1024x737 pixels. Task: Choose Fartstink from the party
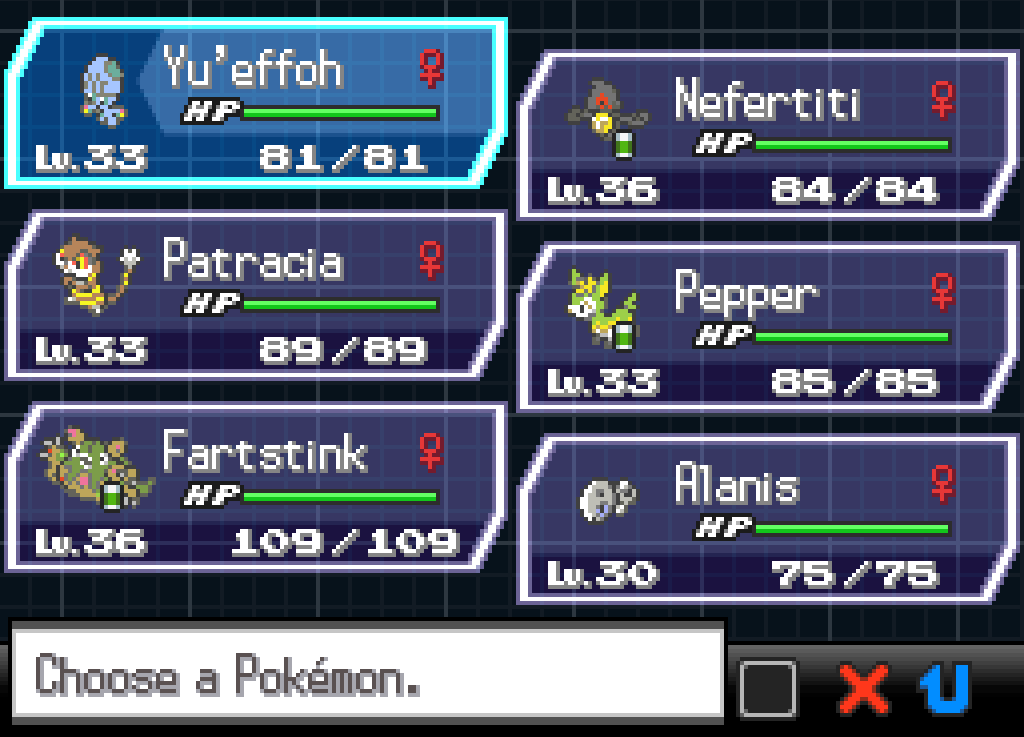click(255, 487)
